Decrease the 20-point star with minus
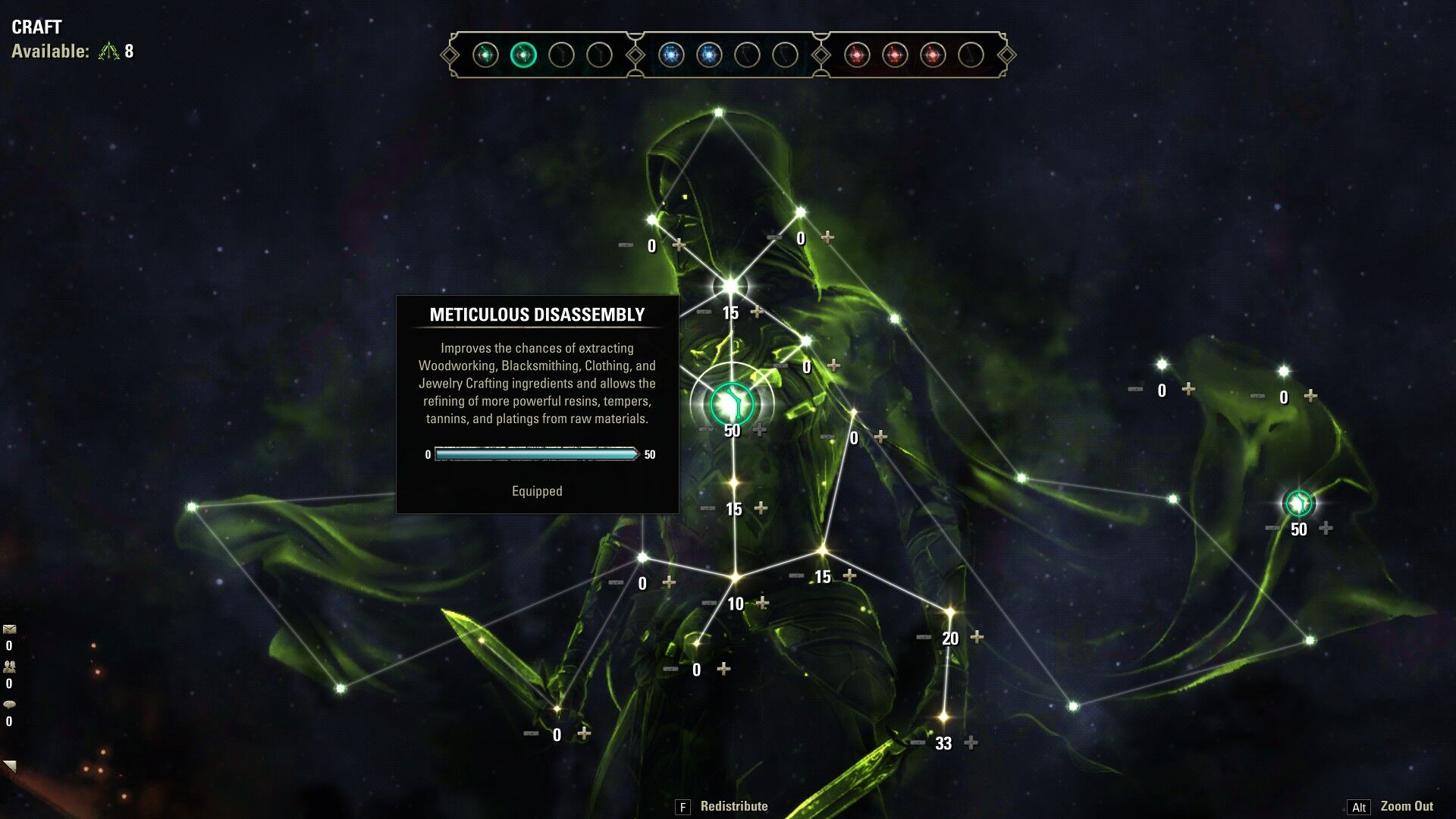This screenshot has width=1456, height=819. tap(924, 637)
